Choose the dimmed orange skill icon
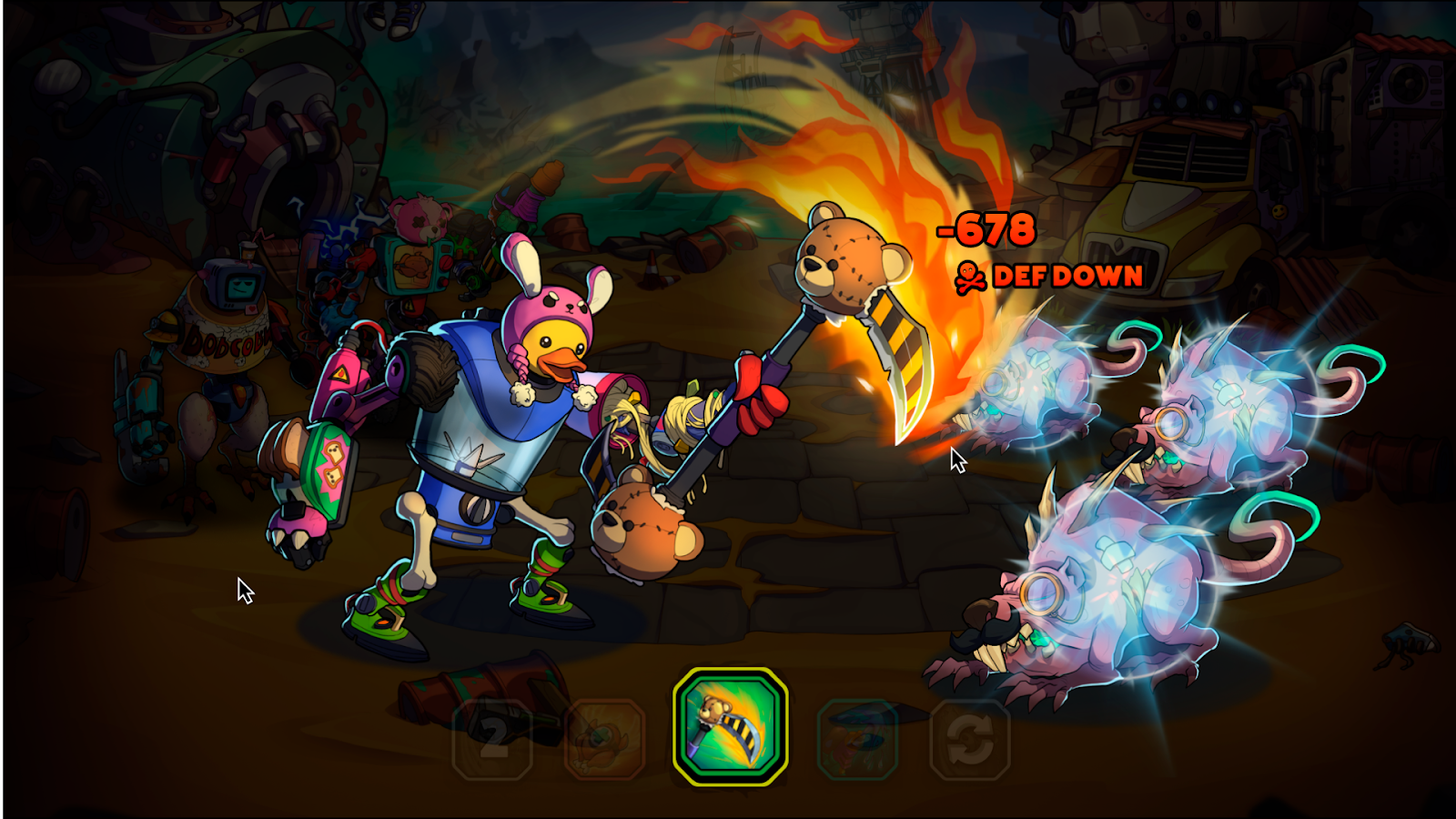1456x819 pixels. tap(605, 739)
